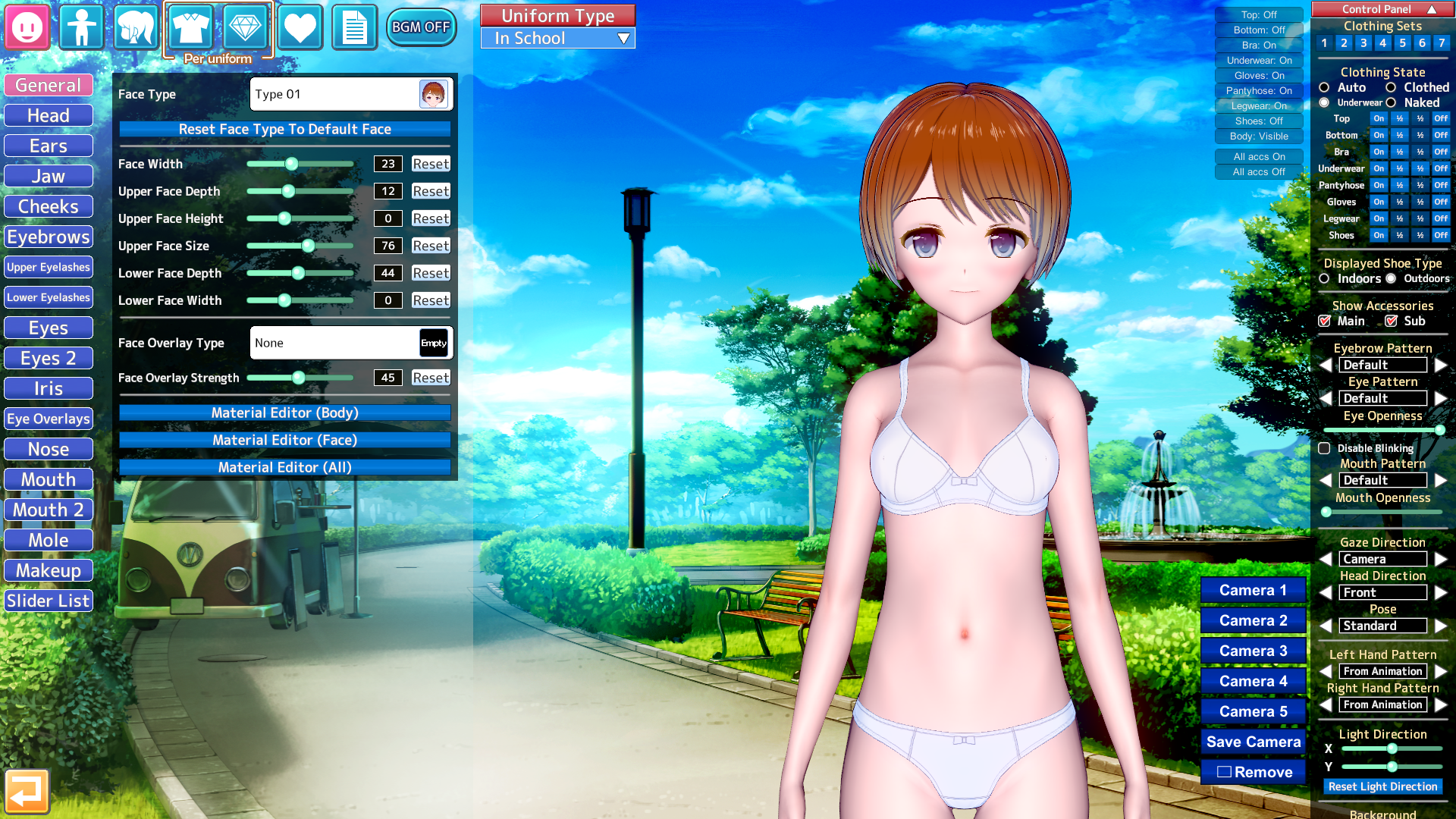Click the Save Camera button
Viewport: 1456px width, 819px height.
pos(1253,742)
